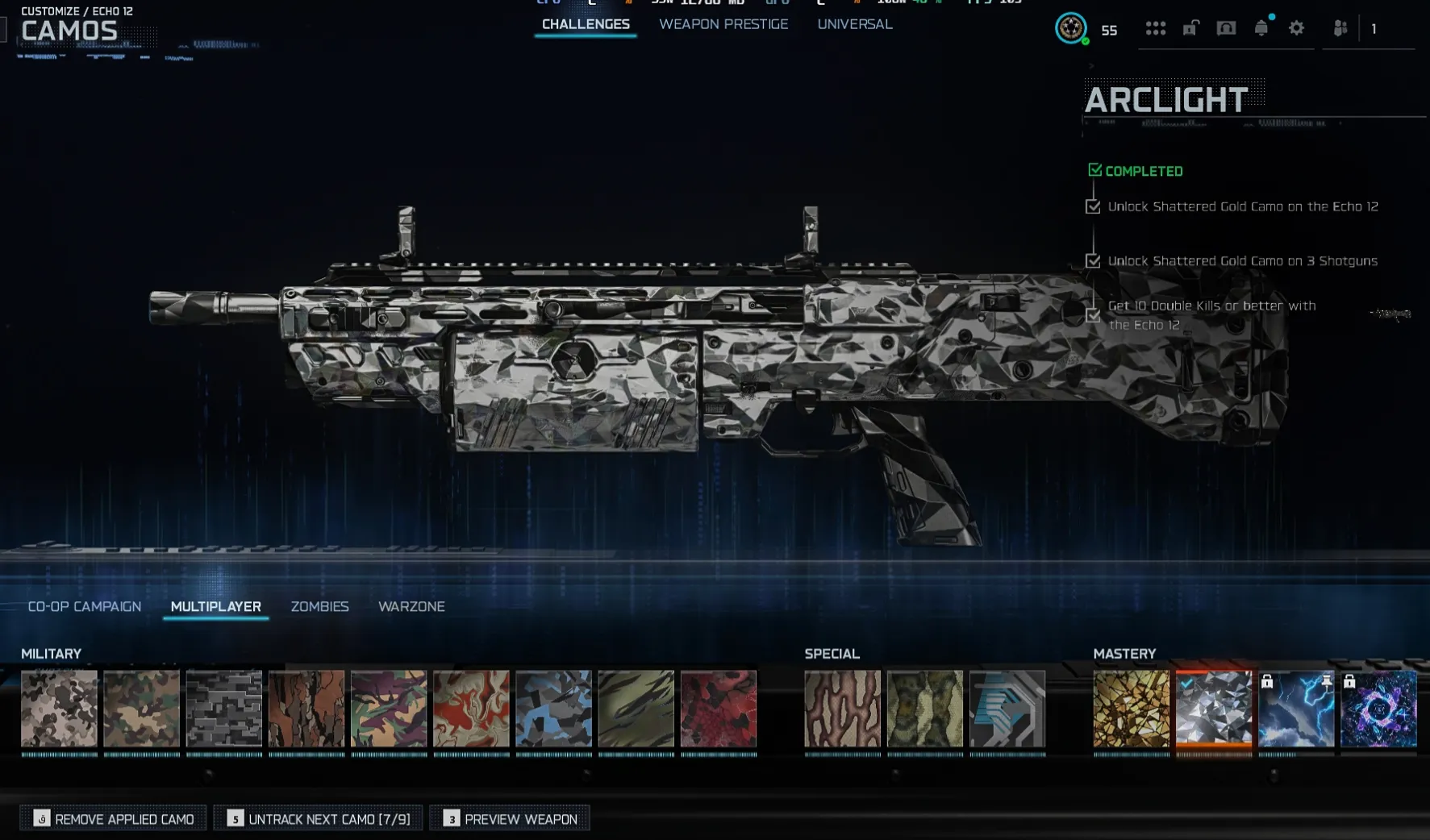Open the Co-Op Campaign category
1430x840 pixels.
pyautogui.click(x=84, y=606)
